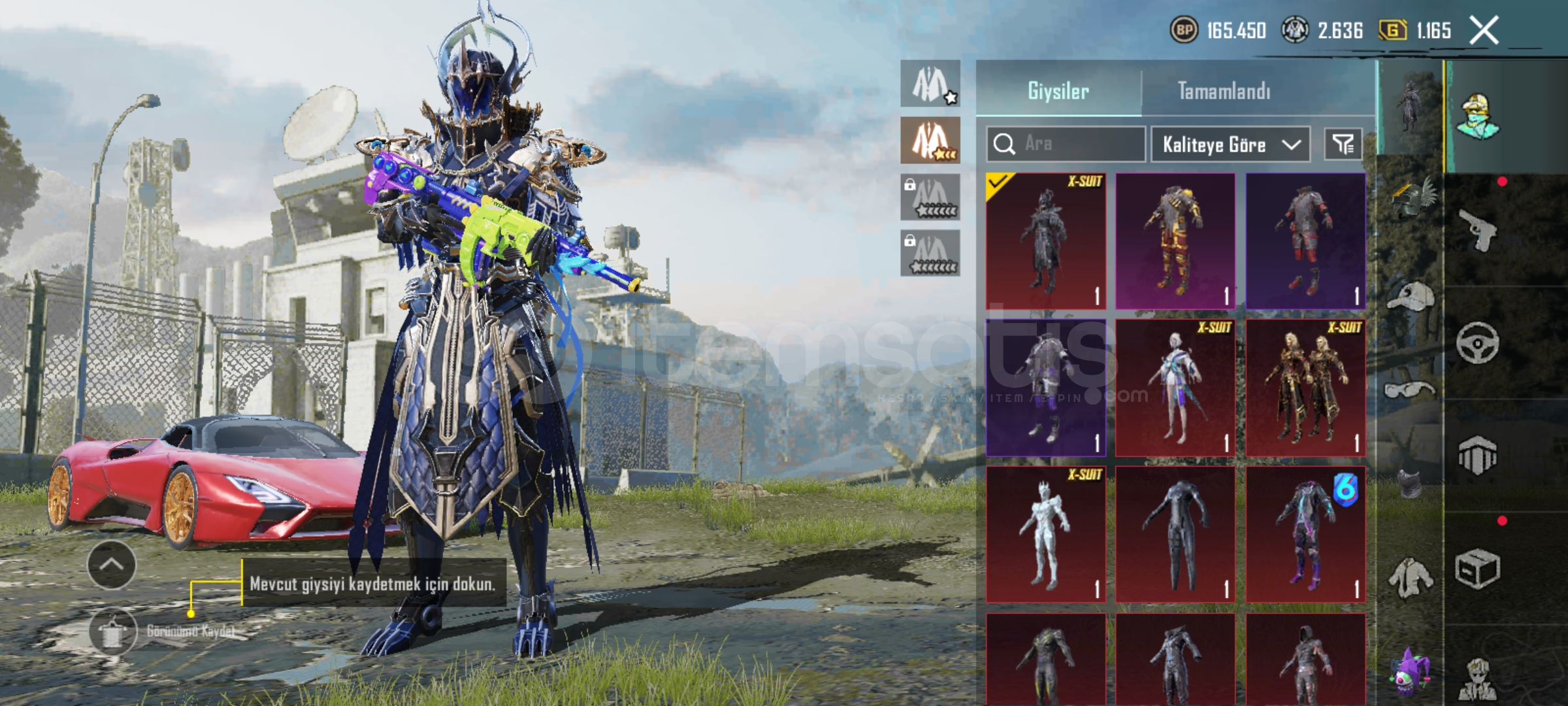Screen dimensions: 1568x706
Task: Select the second orange outfit preset
Action: click(930, 141)
